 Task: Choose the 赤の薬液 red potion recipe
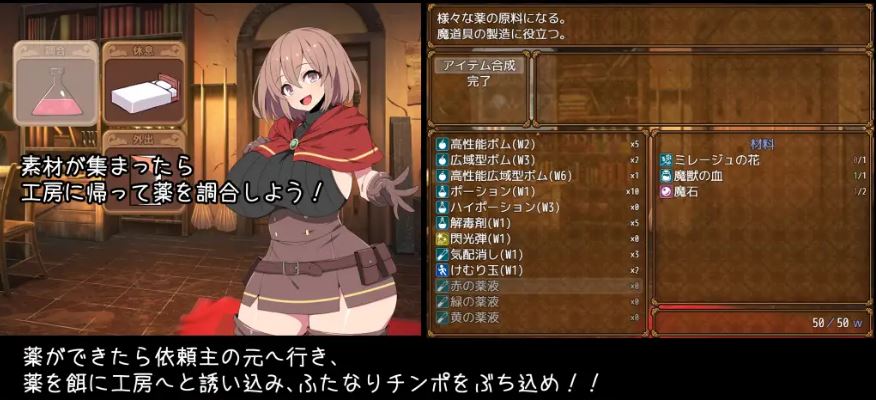(537, 286)
